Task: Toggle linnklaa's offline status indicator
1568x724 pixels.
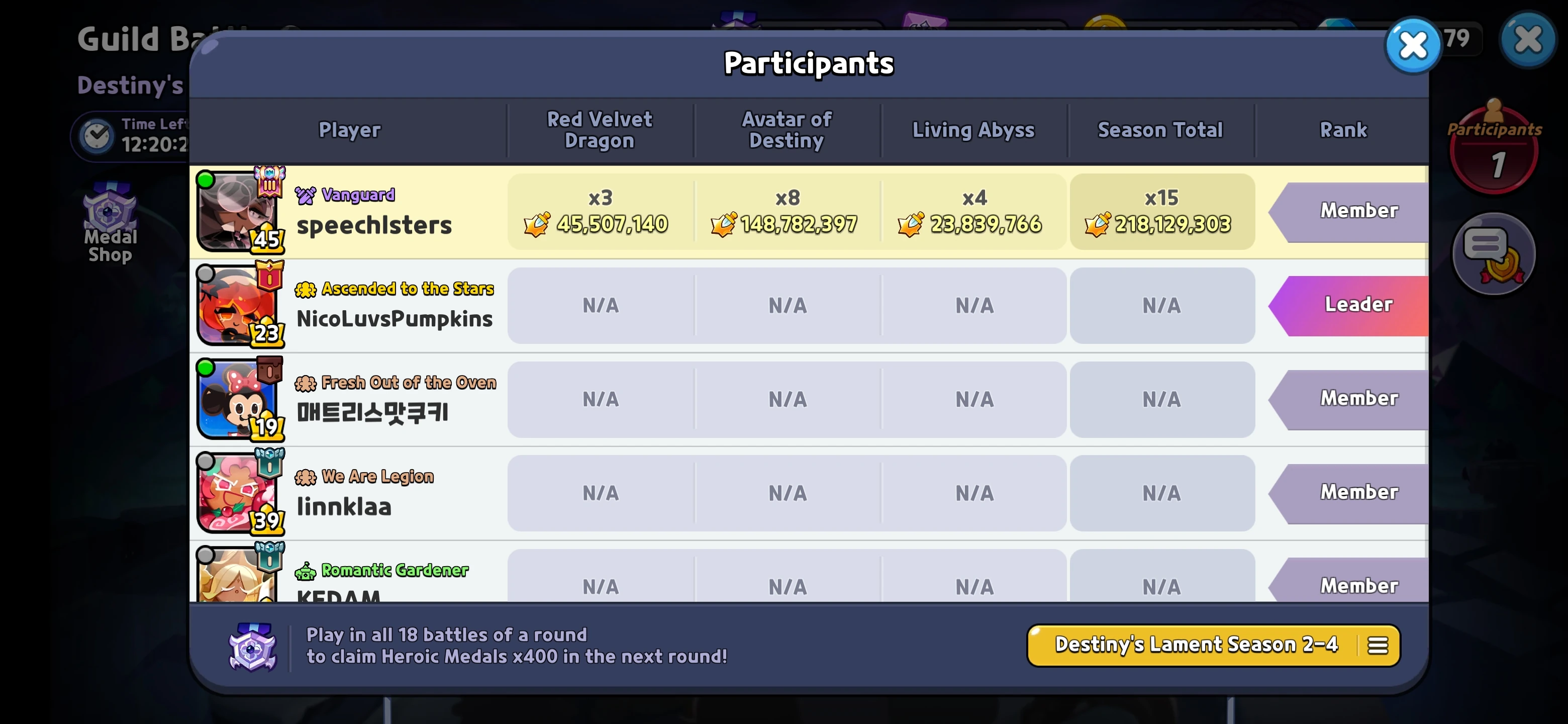Action: pos(205,462)
